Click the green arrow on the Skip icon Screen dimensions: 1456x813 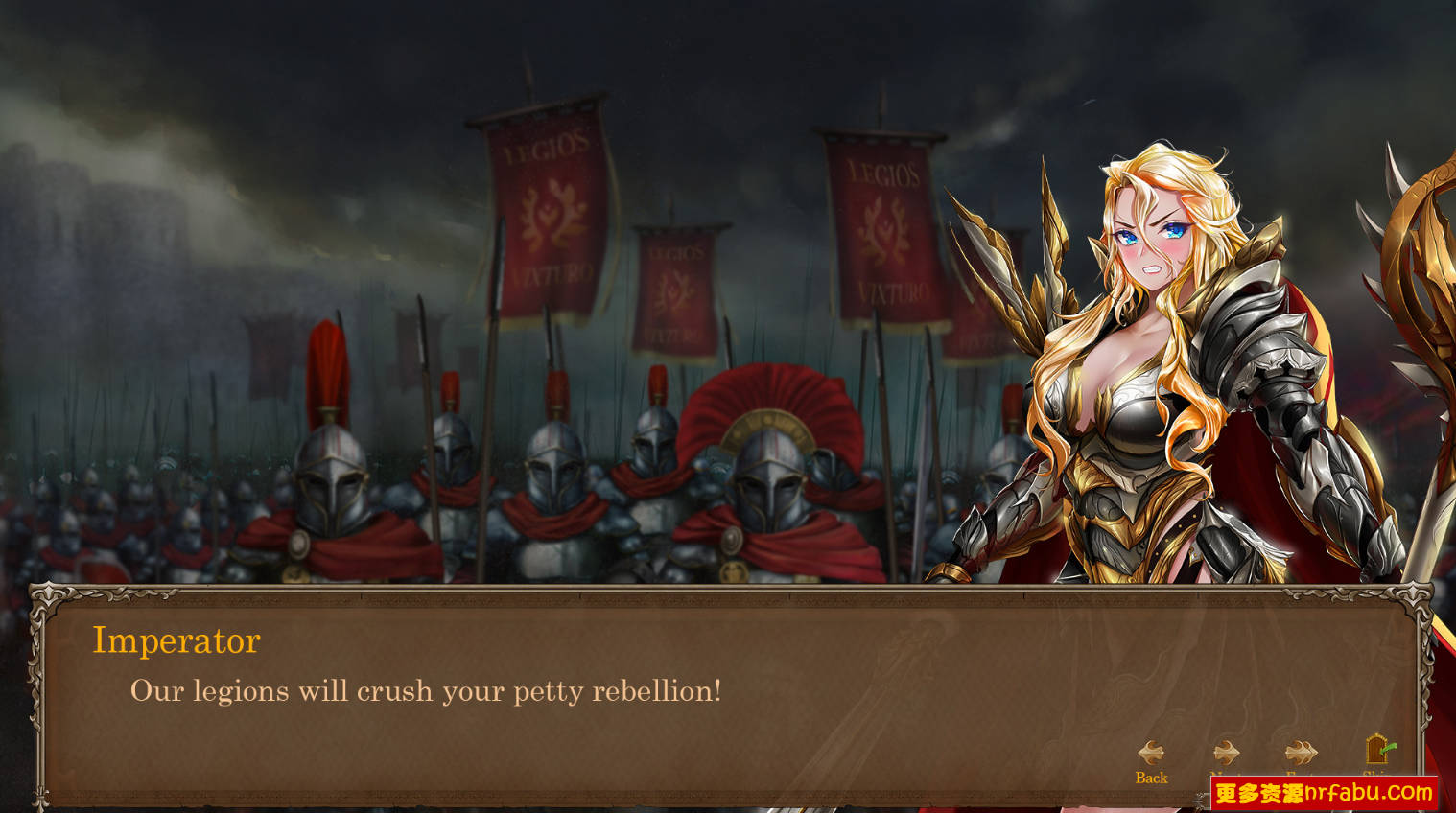pyautogui.click(x=1388, y=748)
